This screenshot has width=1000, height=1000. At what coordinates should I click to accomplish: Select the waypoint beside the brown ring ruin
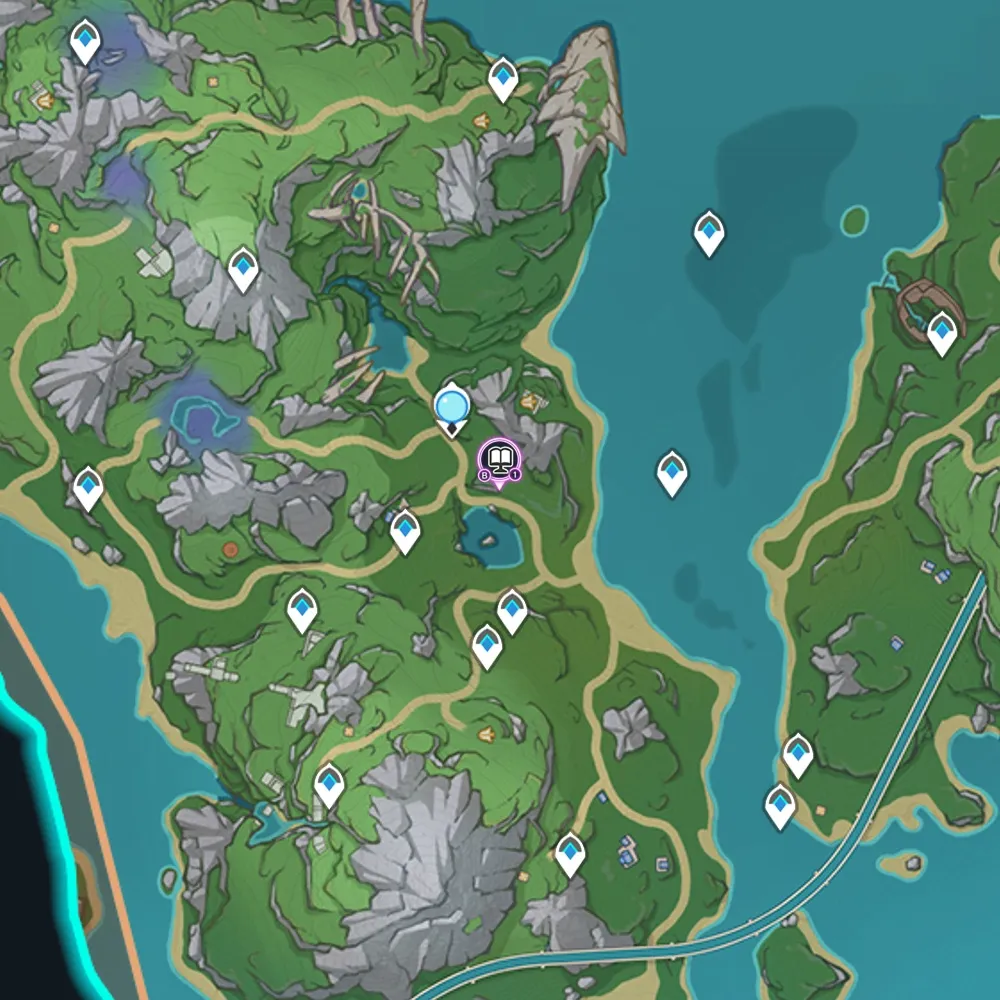942,333
